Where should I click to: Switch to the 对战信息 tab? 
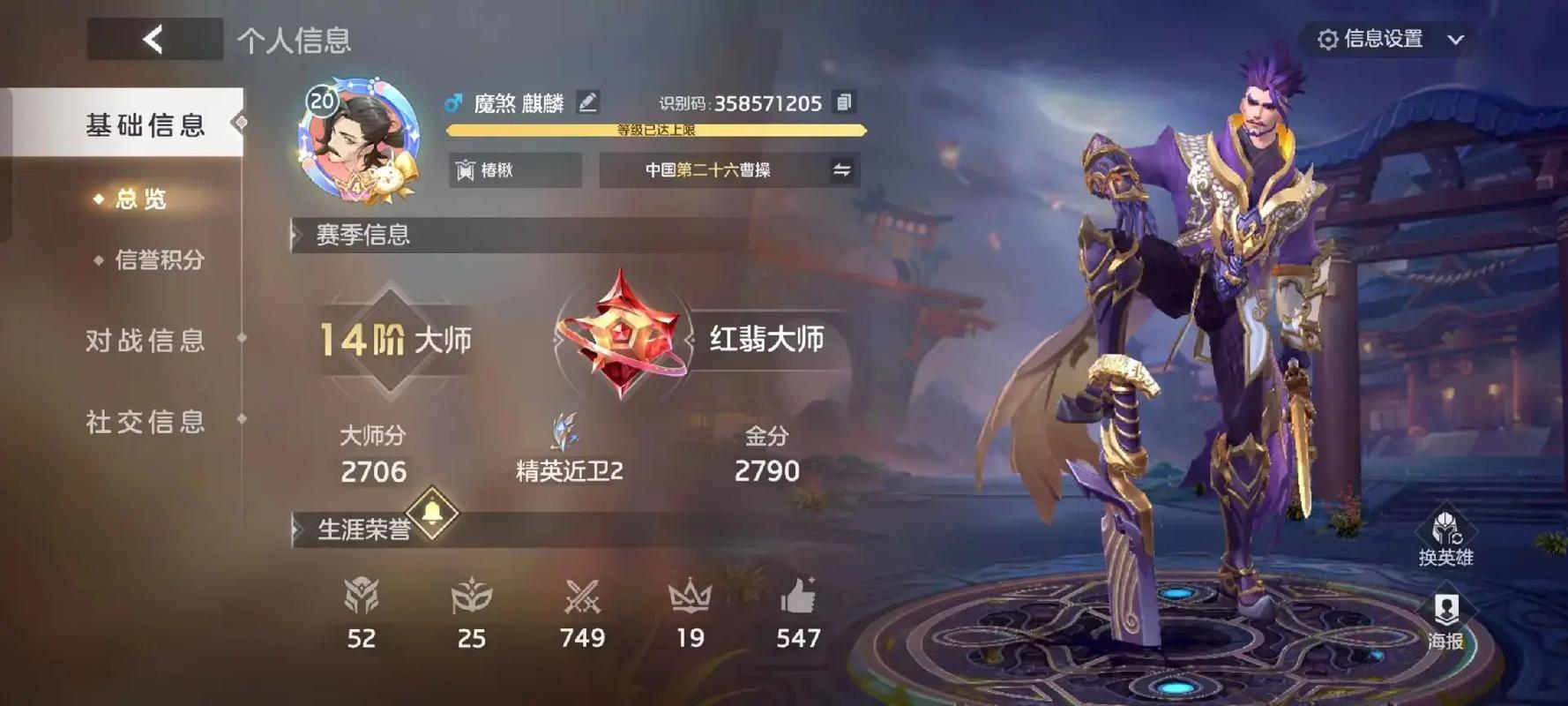tap(146, 340)
